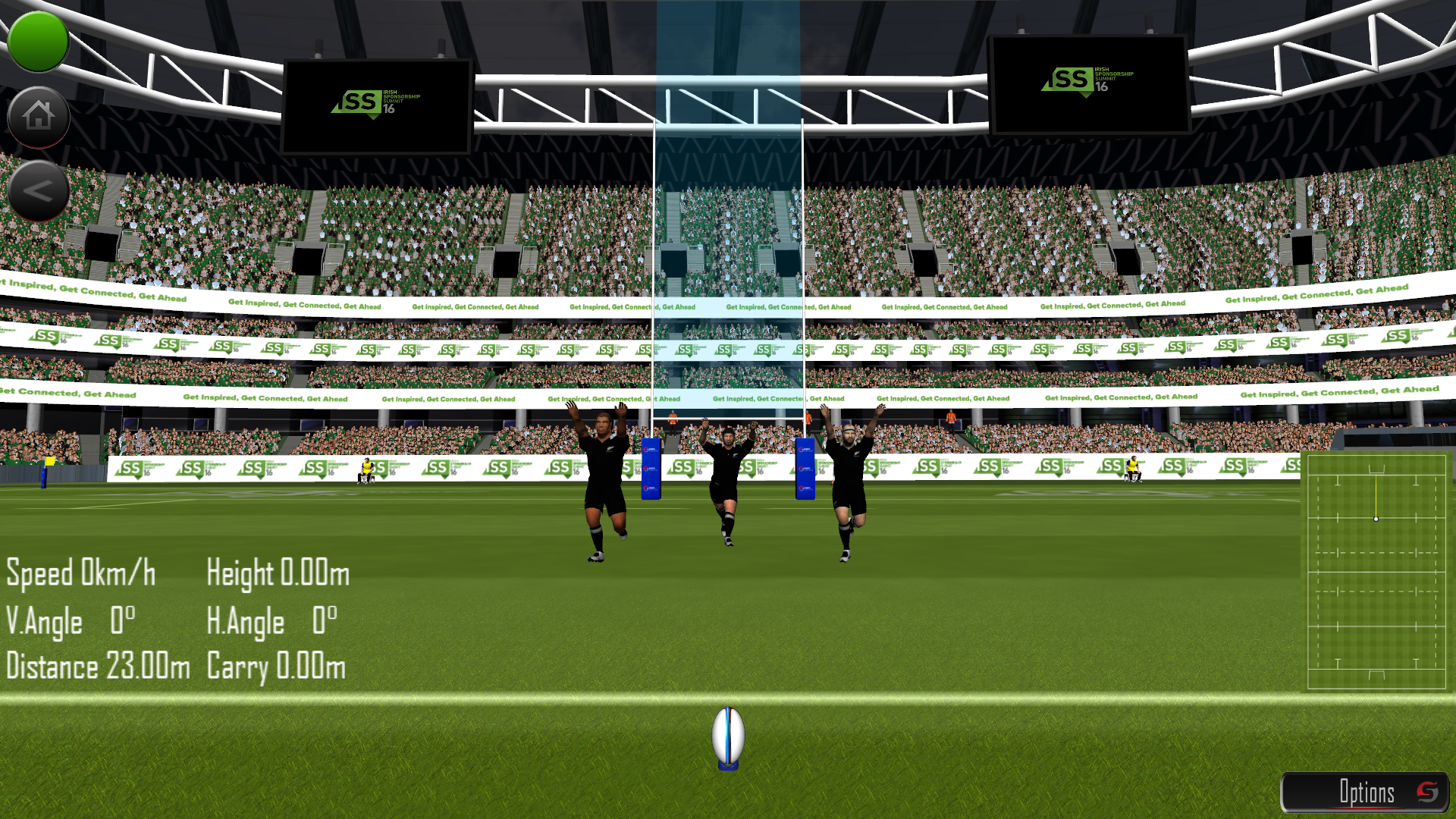This screenshot has height=819, width=1456.
Task: Toggle the Height 0.00m display
Action: click(x=277, y=574)
